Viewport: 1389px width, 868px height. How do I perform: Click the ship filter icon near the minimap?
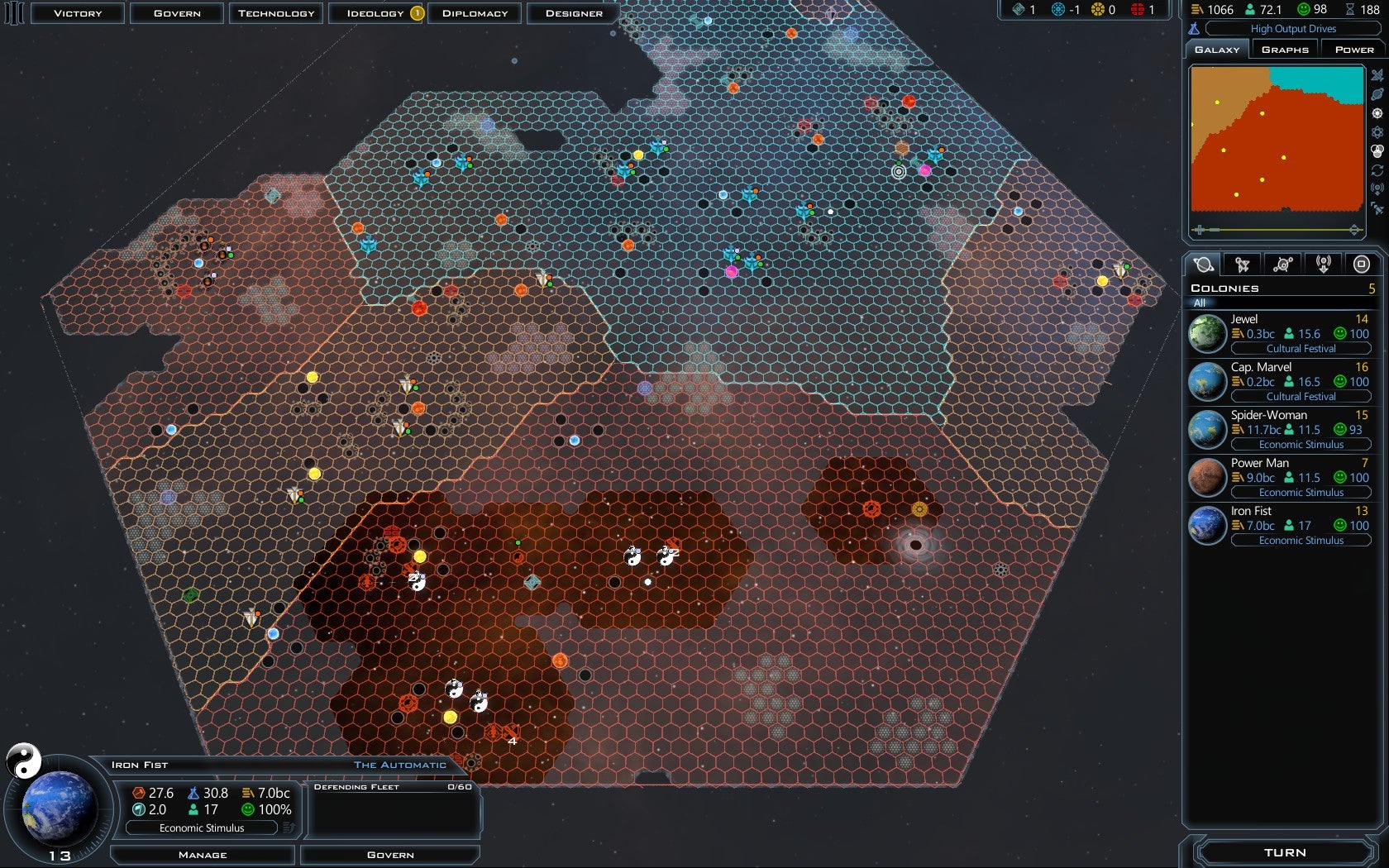(x=1377, y=76)
